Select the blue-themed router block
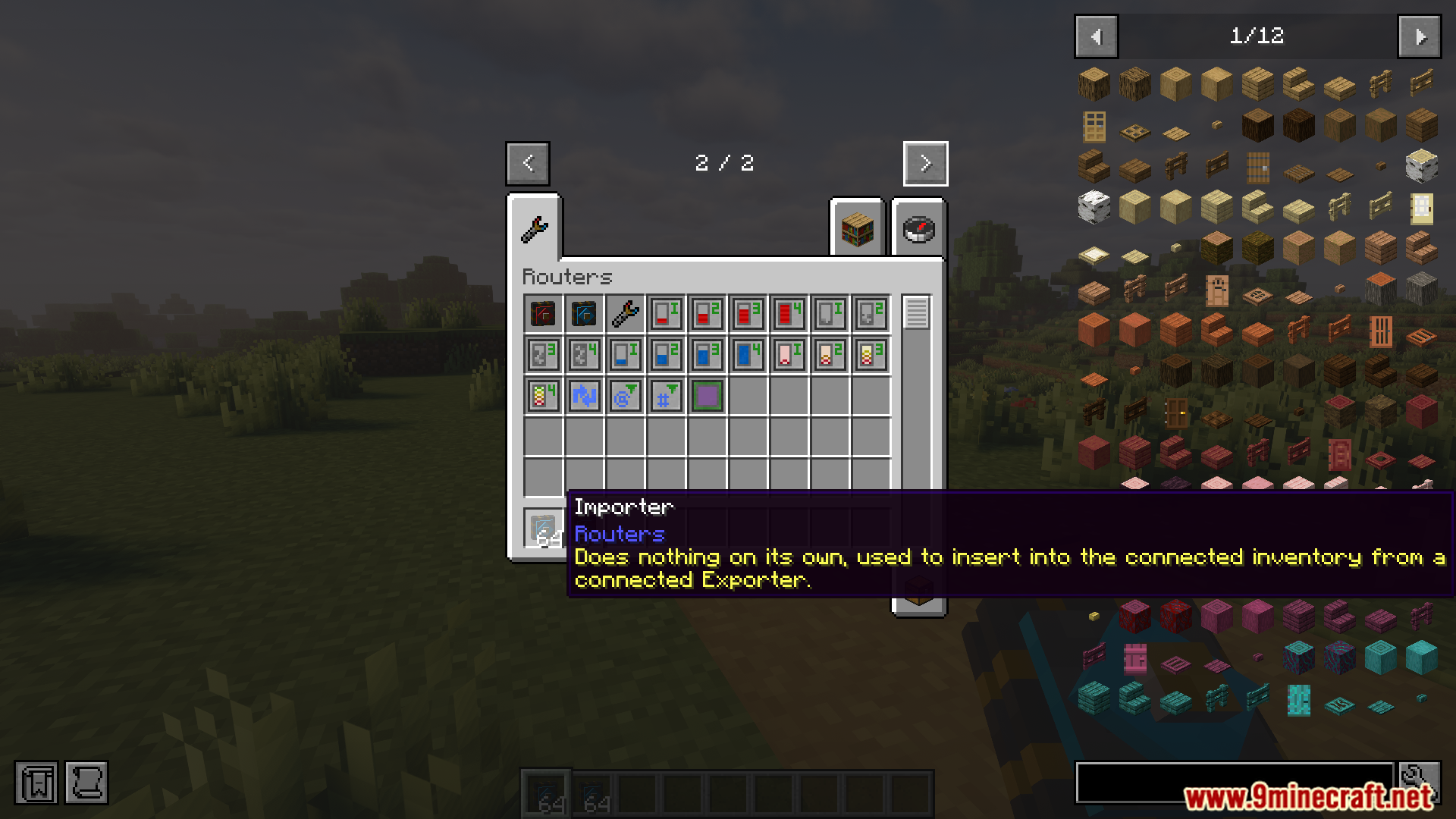 coord(583,312)
